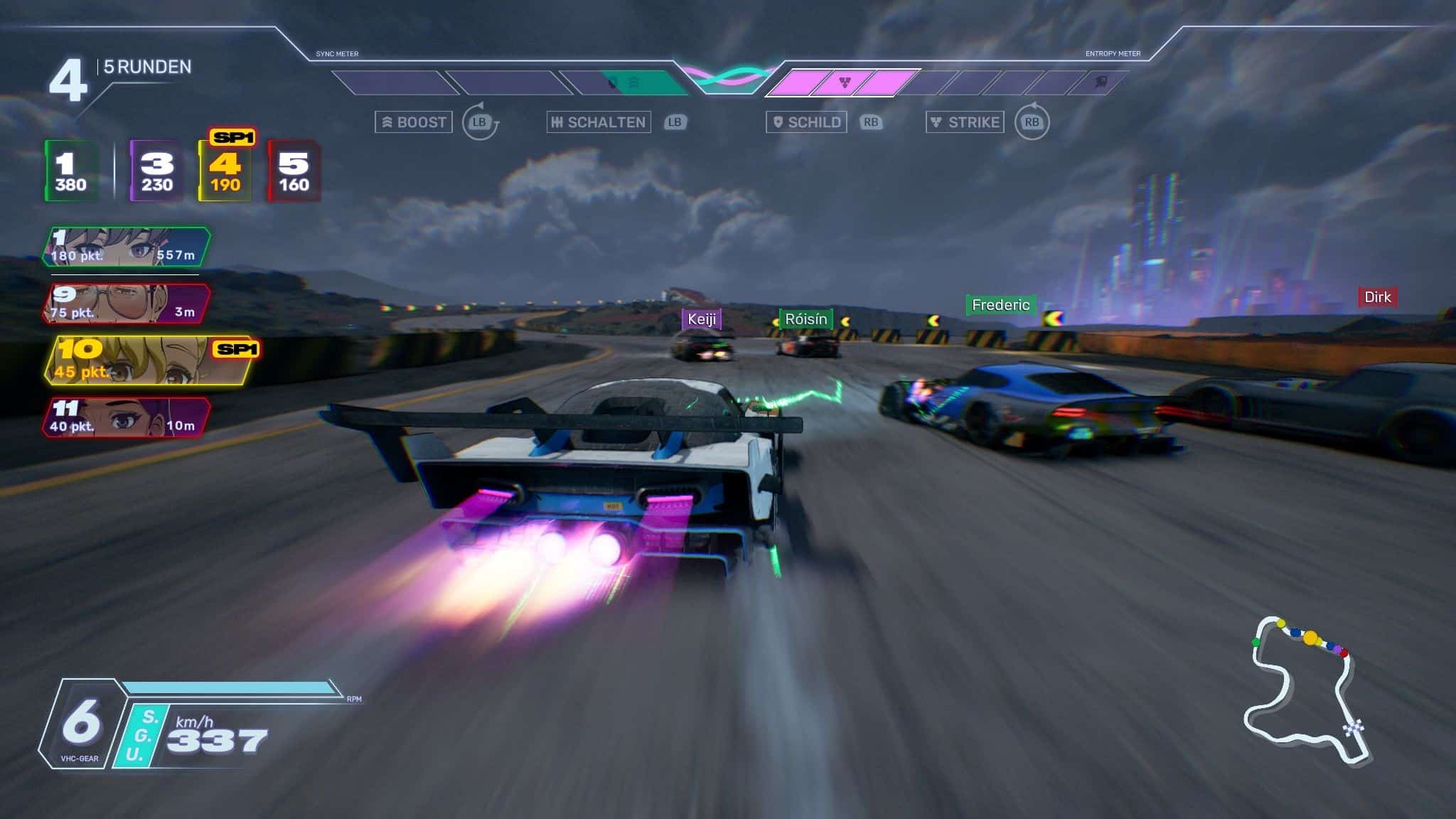This screenshot has width=1456, height=819.
Task: Select Frederic's green name tag
Action: click(x=1000, y=305)
